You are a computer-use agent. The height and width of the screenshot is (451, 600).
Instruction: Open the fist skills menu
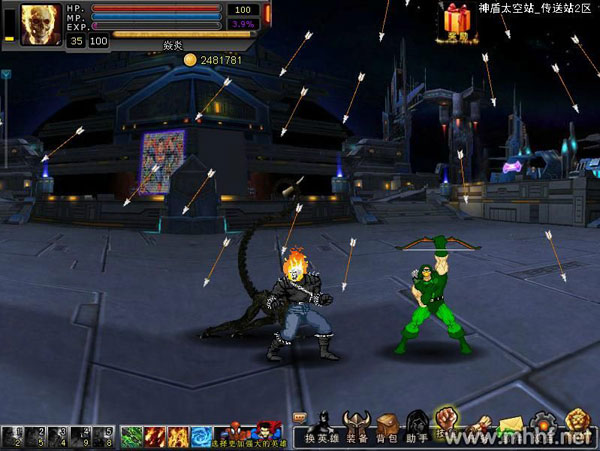coord(447,420)
